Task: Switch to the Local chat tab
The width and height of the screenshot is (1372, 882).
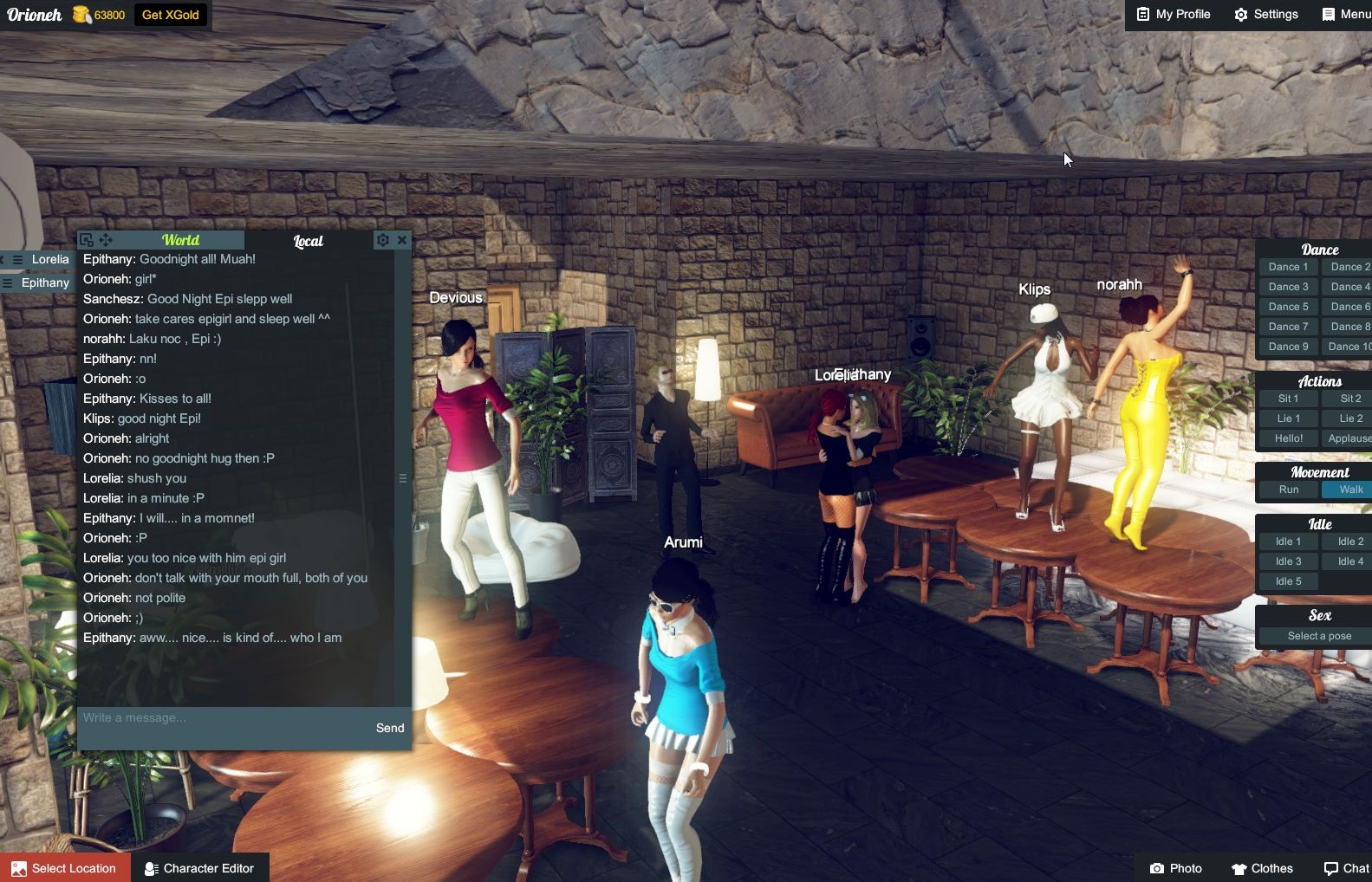Action: [309, 241]
